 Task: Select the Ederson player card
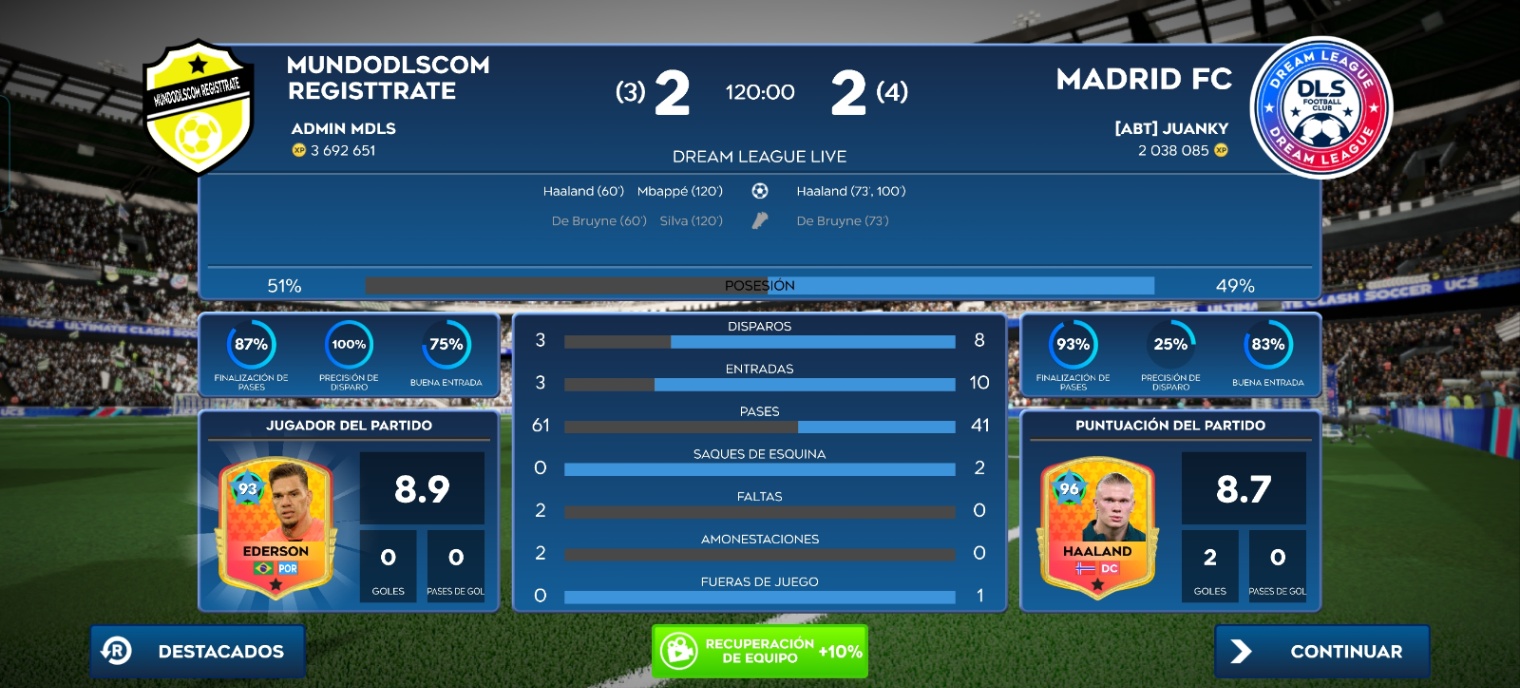[x=275, y=525]
